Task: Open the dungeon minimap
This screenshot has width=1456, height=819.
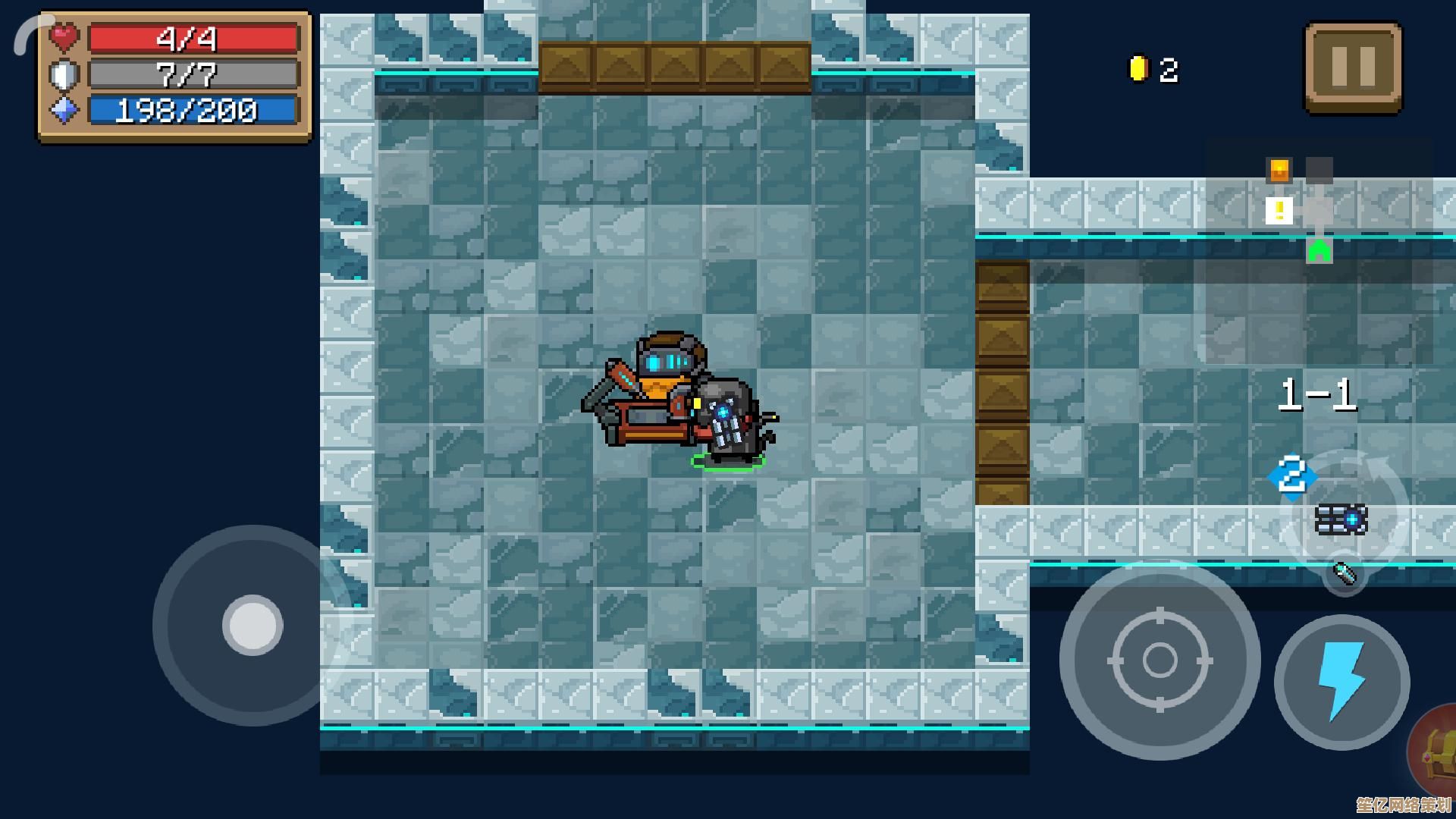Action: coord(1300,210)
